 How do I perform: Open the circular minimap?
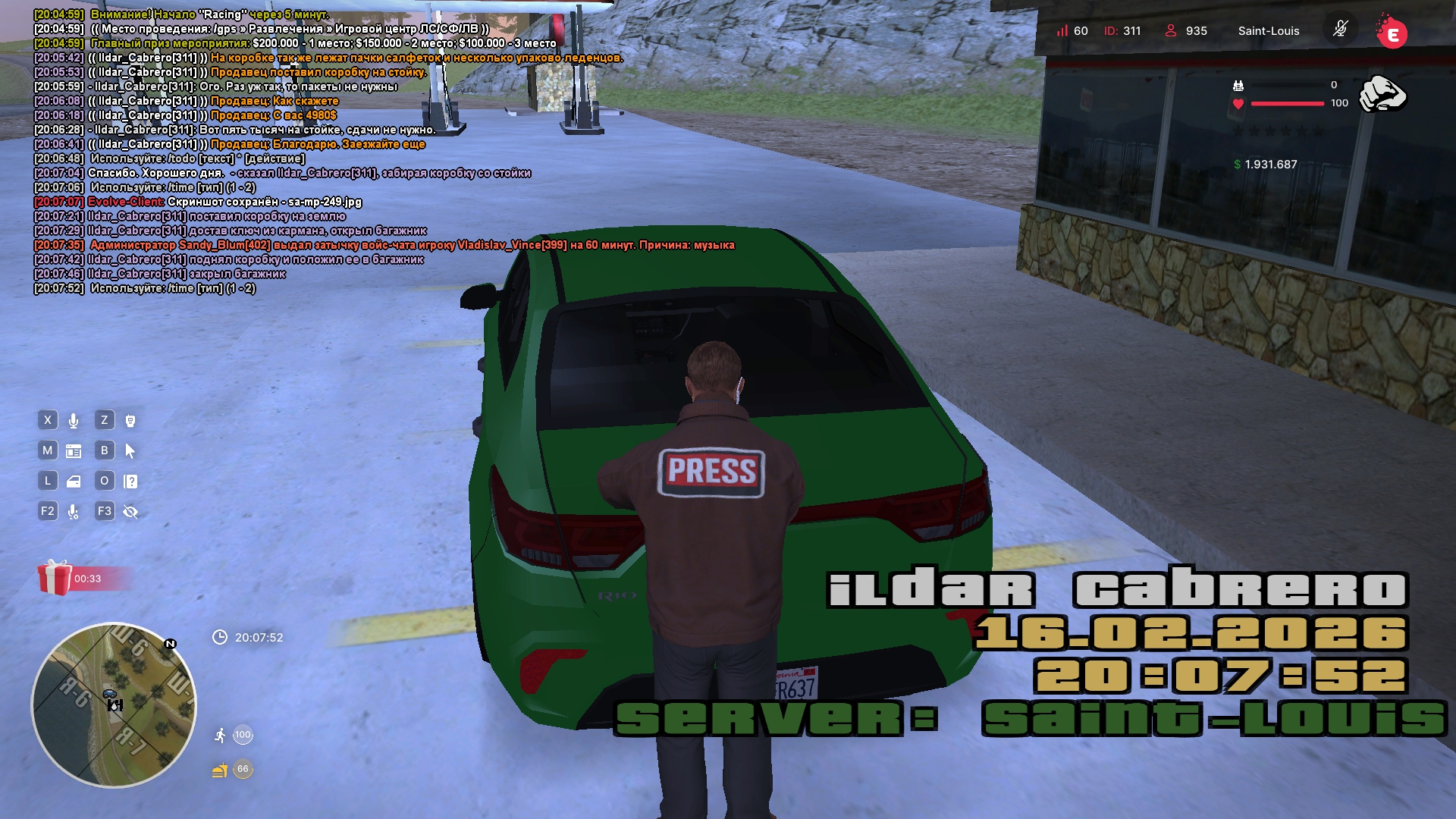(114, 705)
